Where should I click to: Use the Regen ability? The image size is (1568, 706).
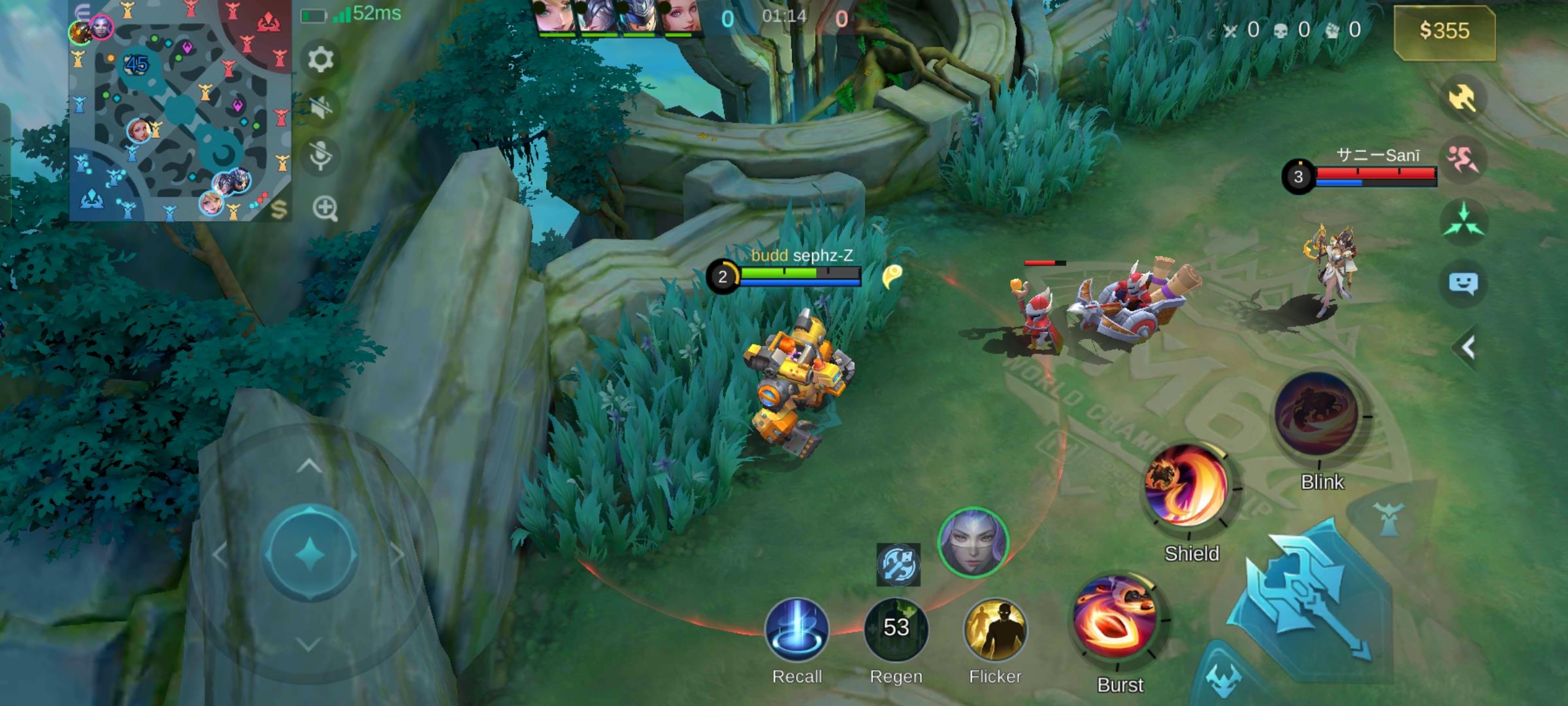(896, 629)
